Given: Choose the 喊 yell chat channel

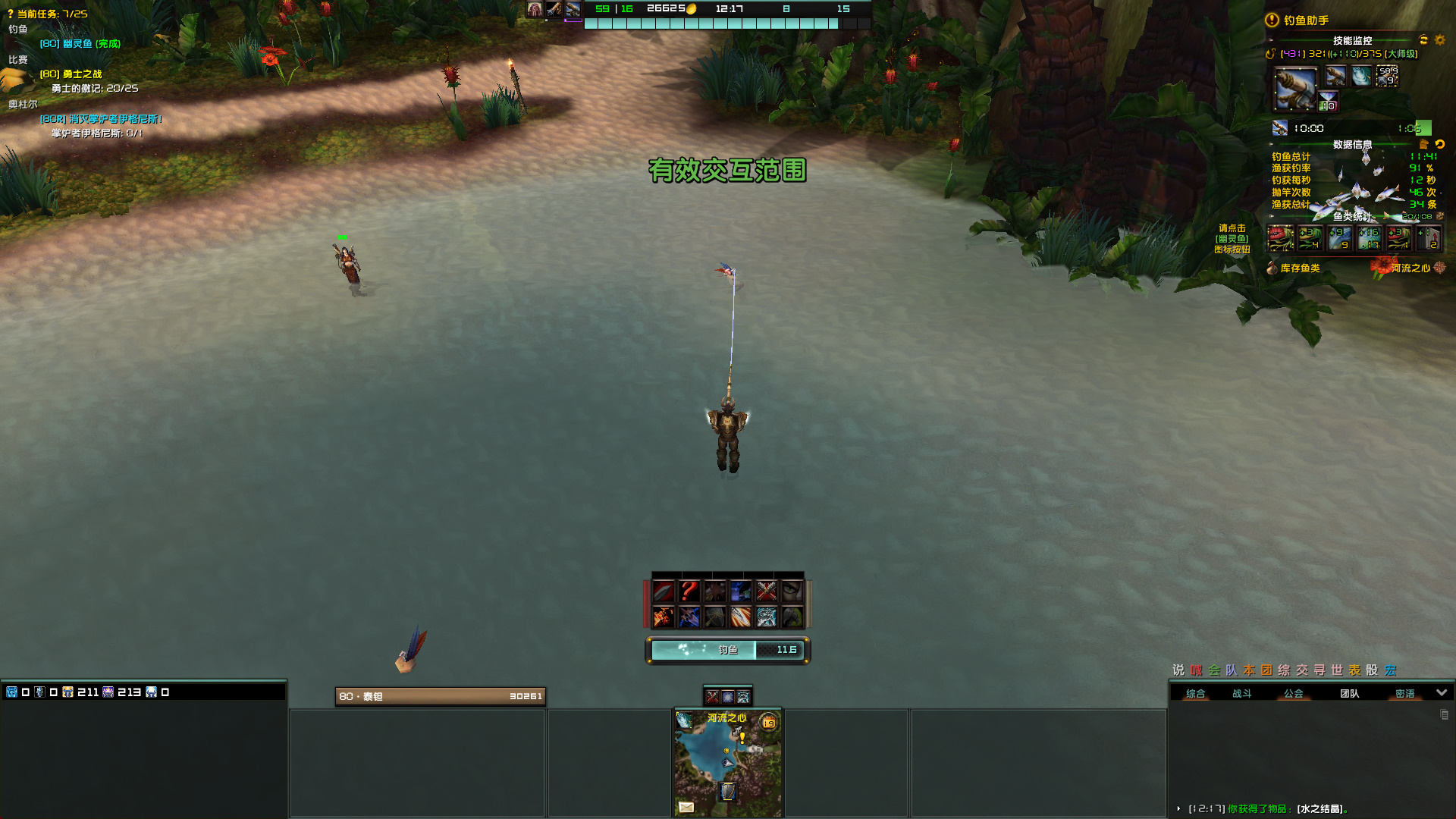Looking at the screenshot, I should (x=1196, y=670).
